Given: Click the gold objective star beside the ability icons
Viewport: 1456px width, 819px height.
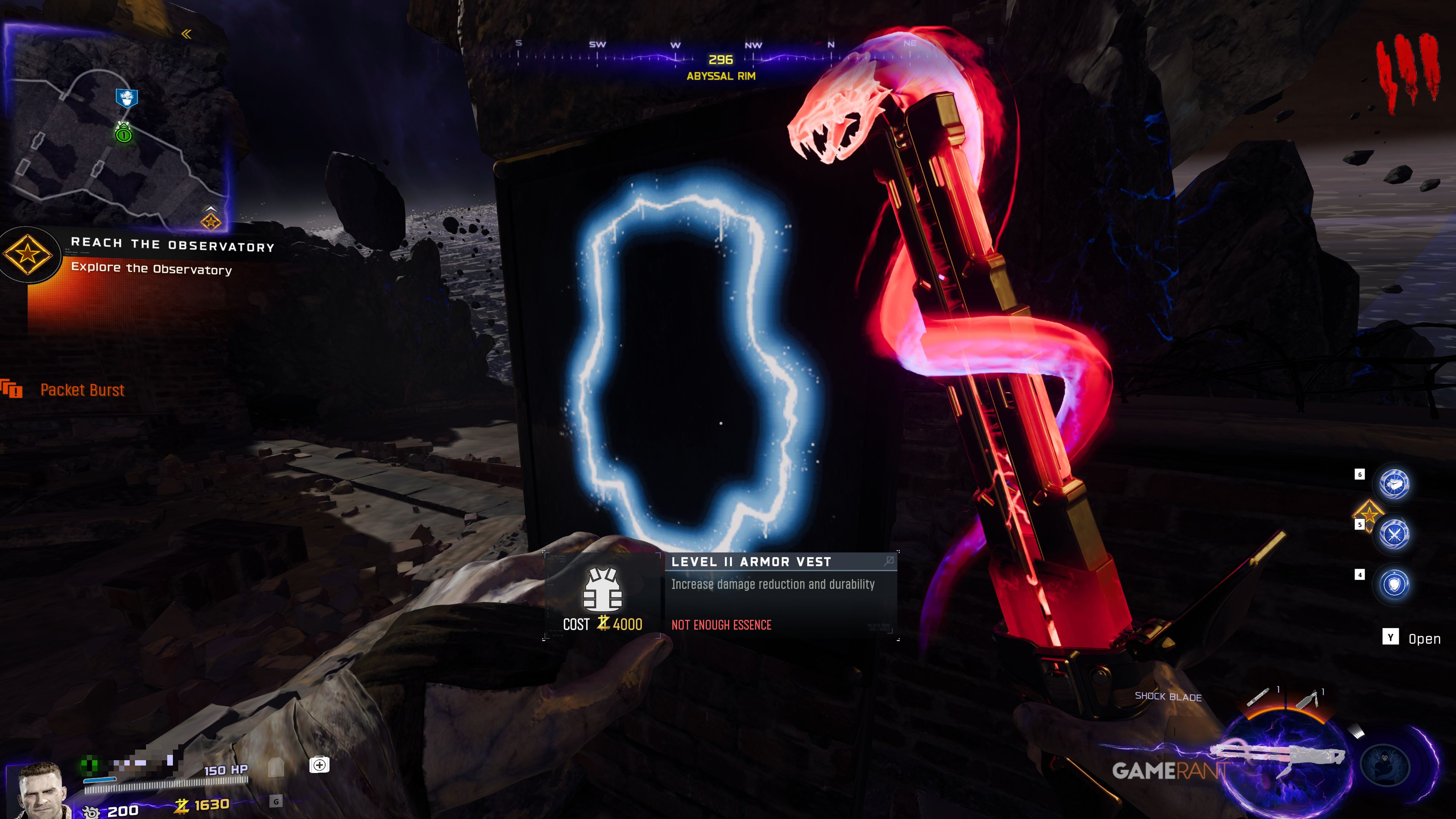Looking at the screenshot, I should [x=1368, y=513].
